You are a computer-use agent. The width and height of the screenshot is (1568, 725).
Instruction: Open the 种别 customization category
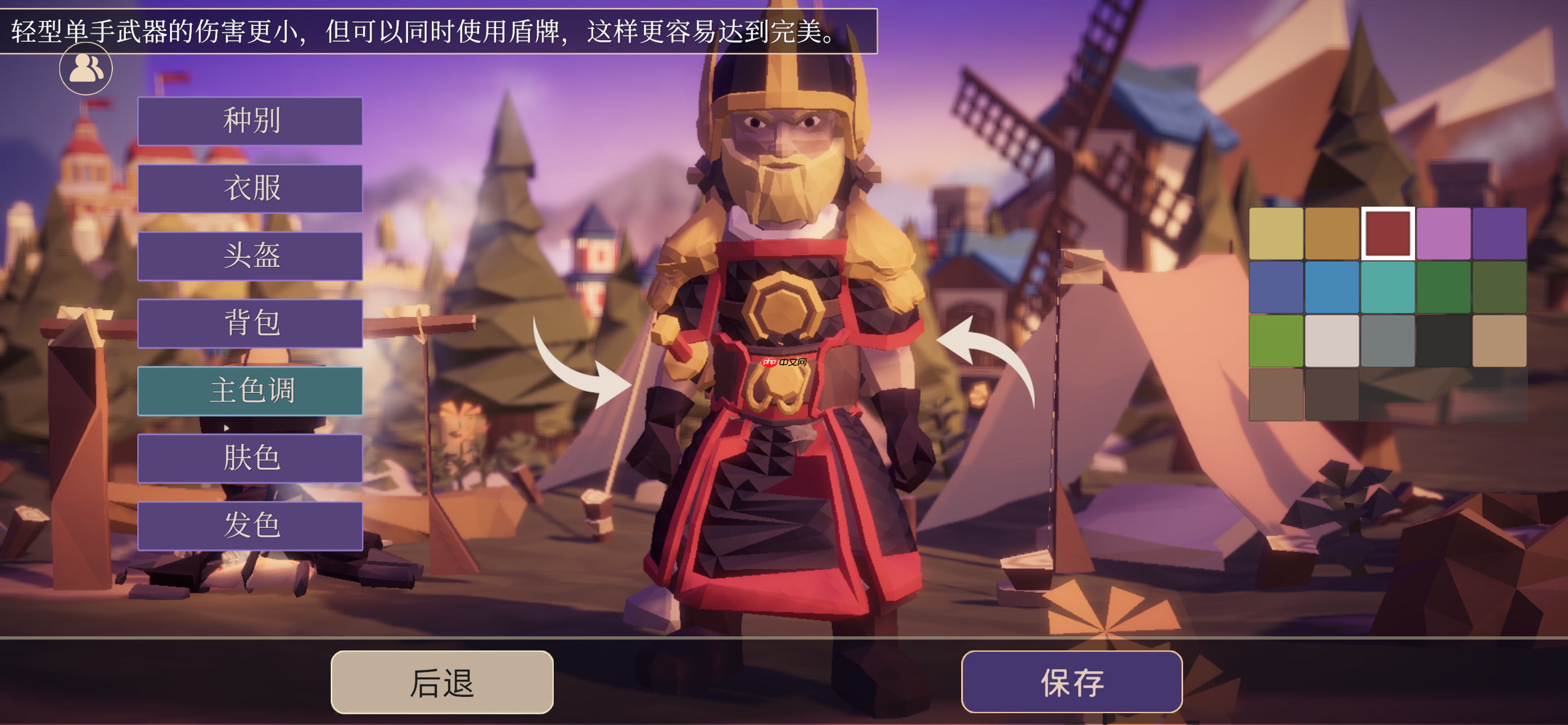point(250,121)
